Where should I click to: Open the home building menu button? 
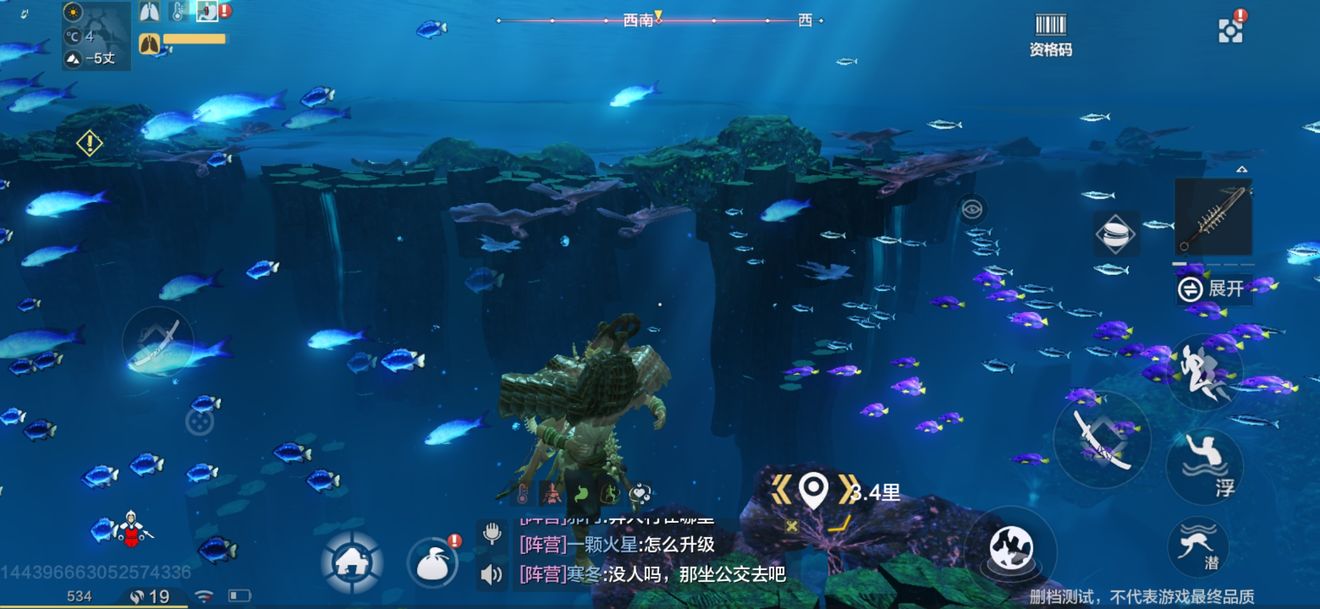(352, 562)
